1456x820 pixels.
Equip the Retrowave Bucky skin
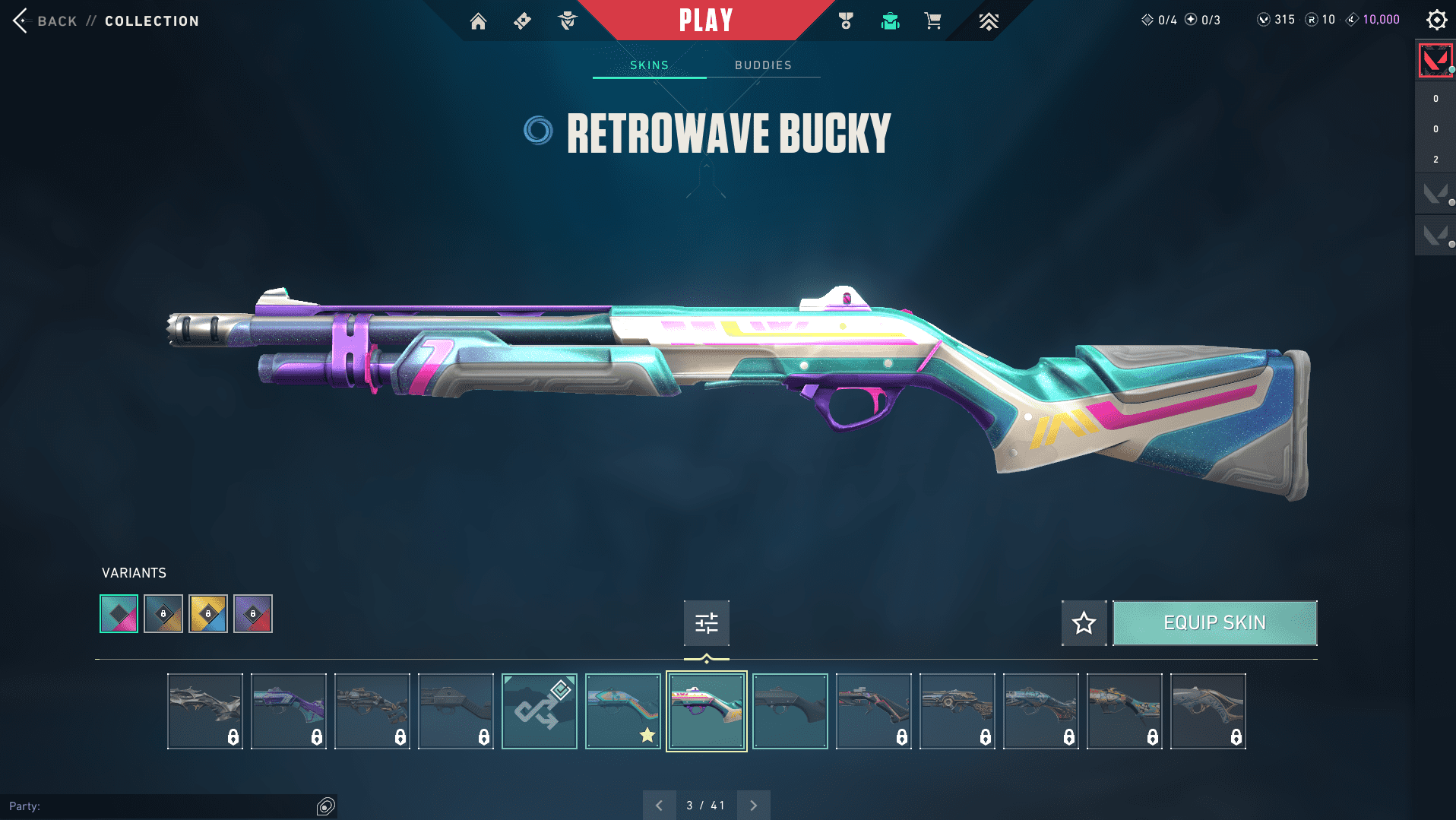tap(1214, 623)
